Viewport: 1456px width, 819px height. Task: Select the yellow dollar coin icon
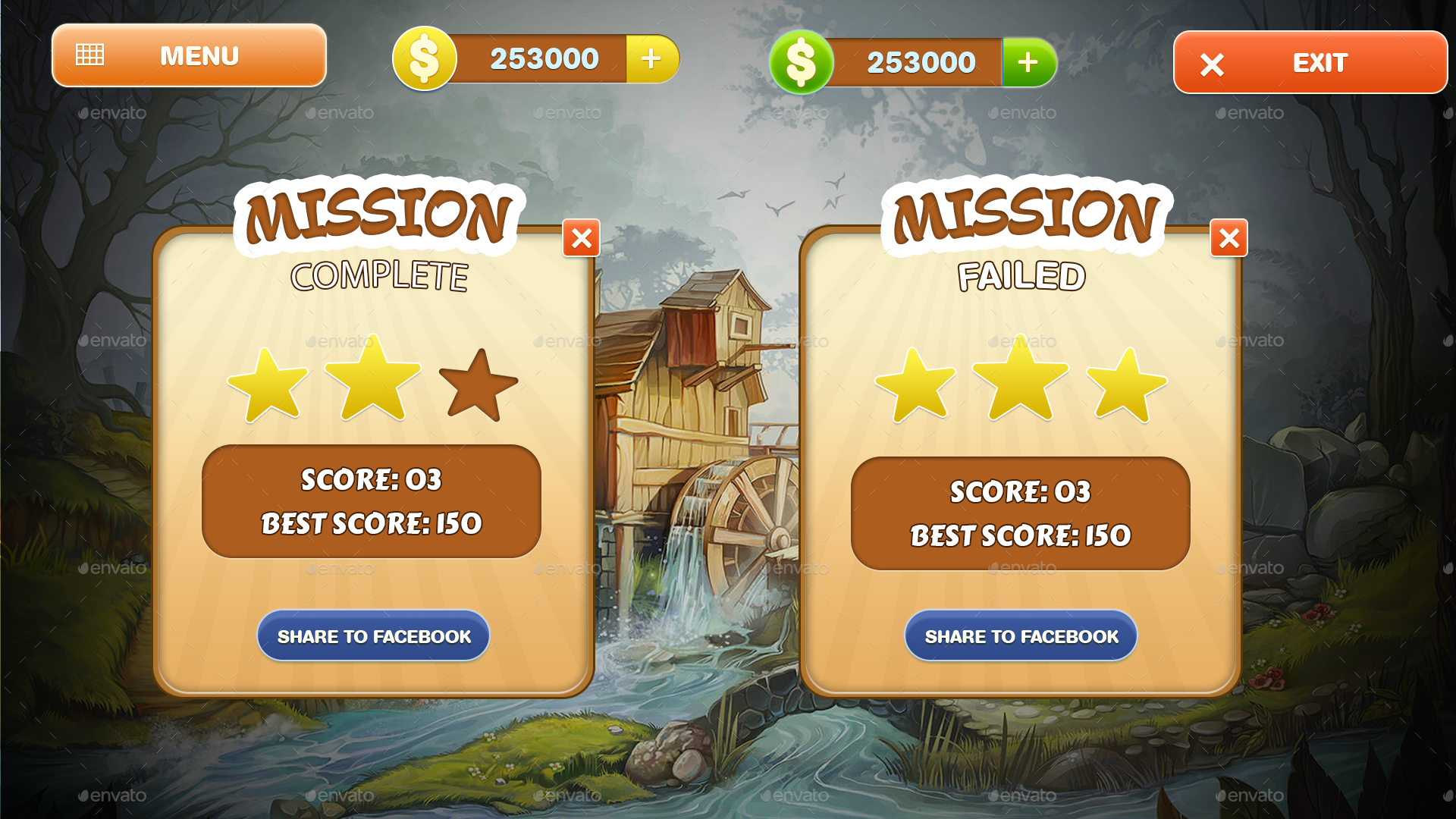[x=425, y=58]
